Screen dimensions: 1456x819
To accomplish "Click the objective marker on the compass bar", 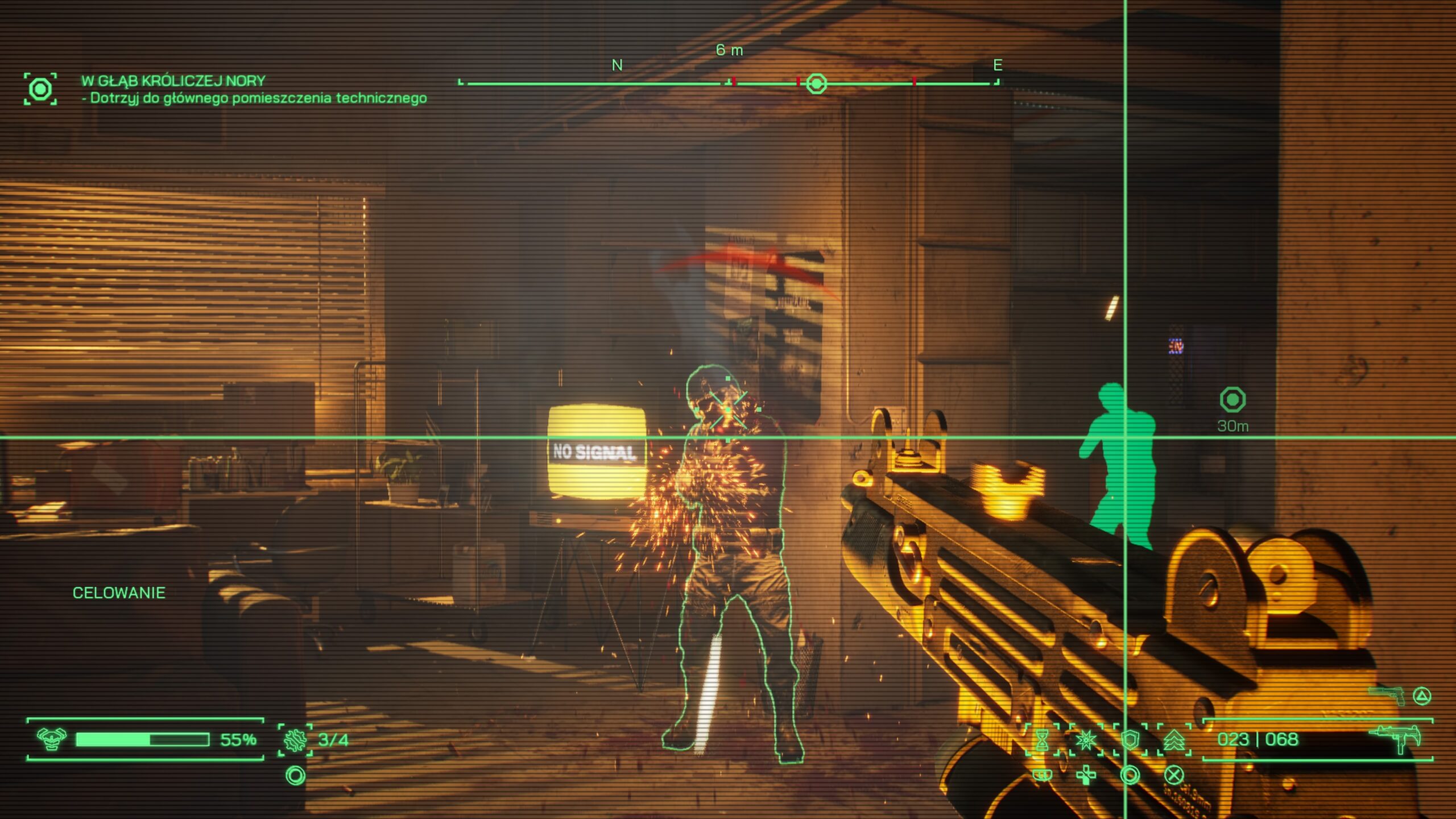I will tap(817, 84).
